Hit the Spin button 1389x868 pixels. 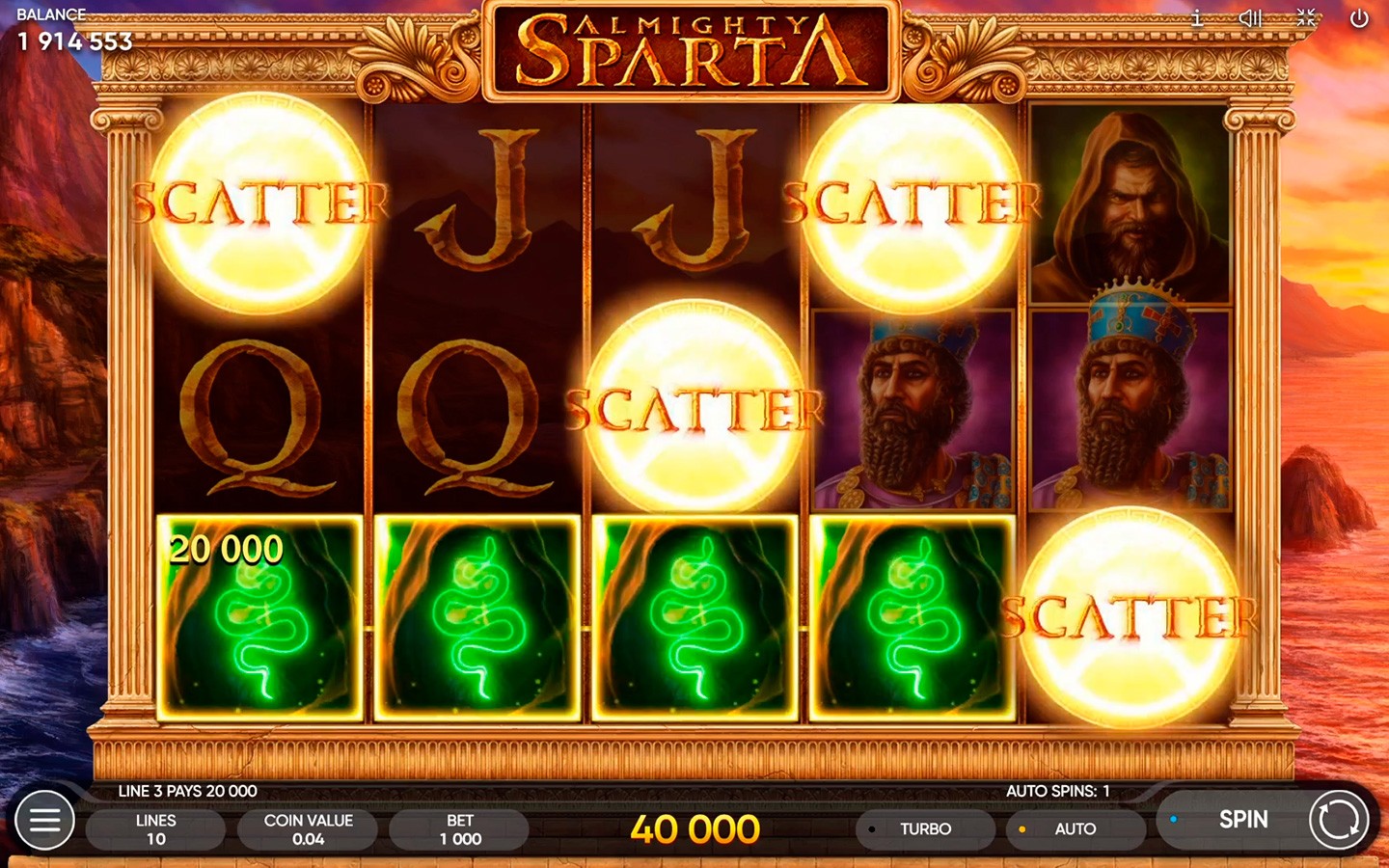point(1242,820)
